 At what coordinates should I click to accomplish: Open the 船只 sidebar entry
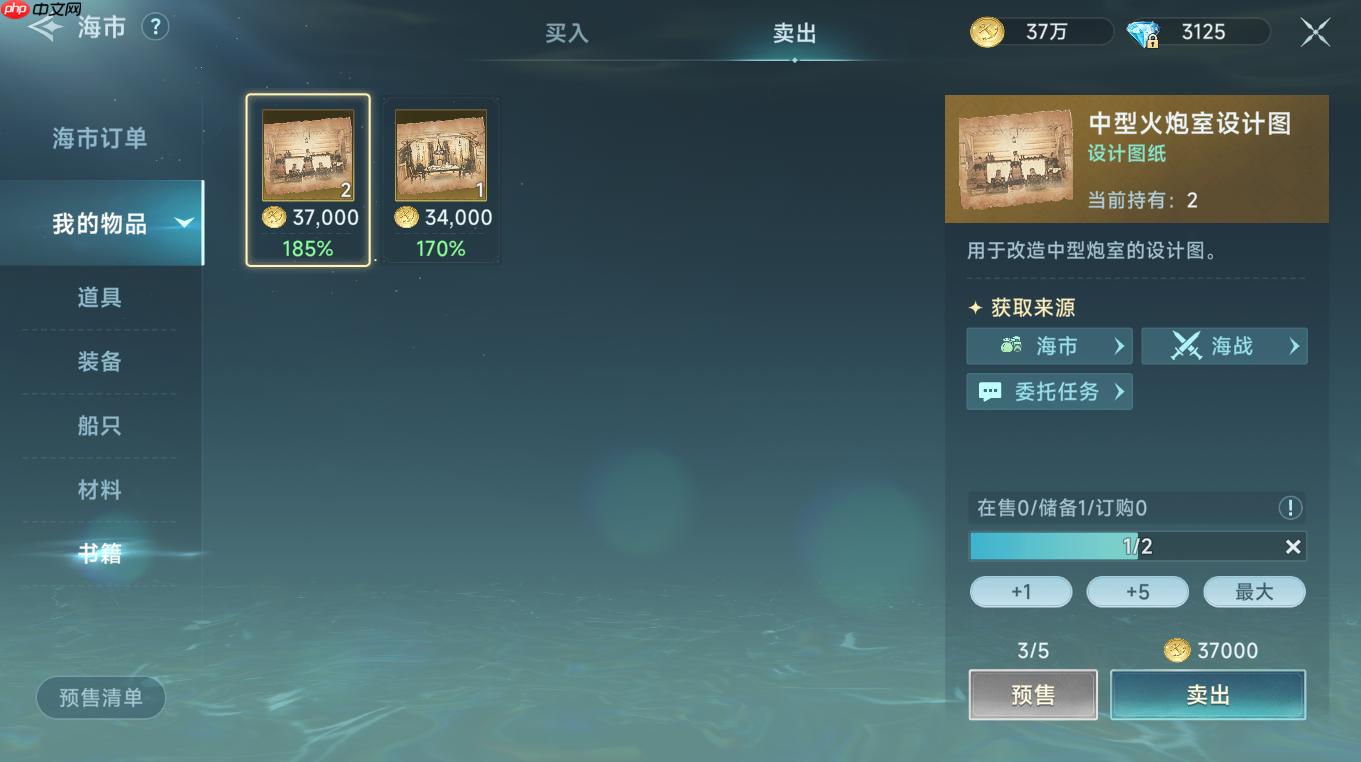pyautogui.click(x=99, y=425)
